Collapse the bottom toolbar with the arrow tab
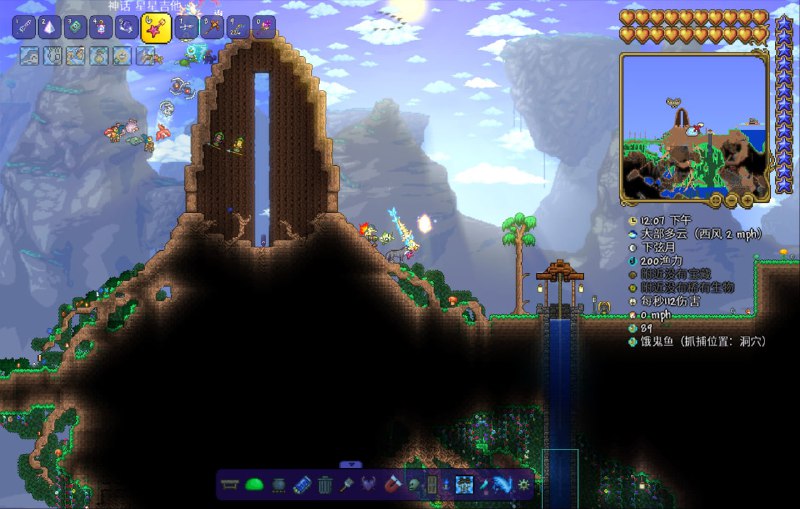This screenshot has width=800, height=509. (350, 464)
